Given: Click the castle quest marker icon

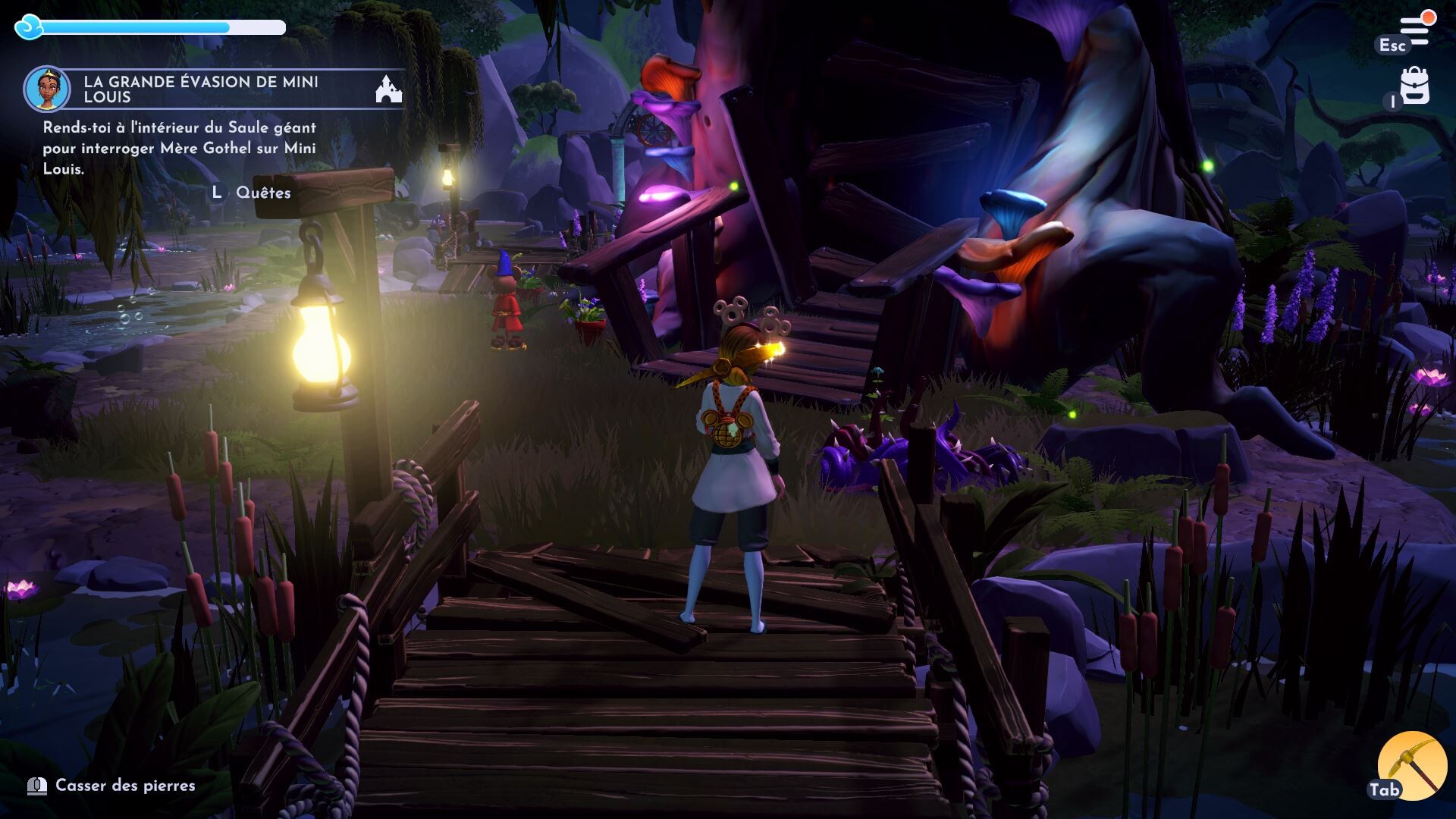Looking at the screenshot, I should (389, 89).
